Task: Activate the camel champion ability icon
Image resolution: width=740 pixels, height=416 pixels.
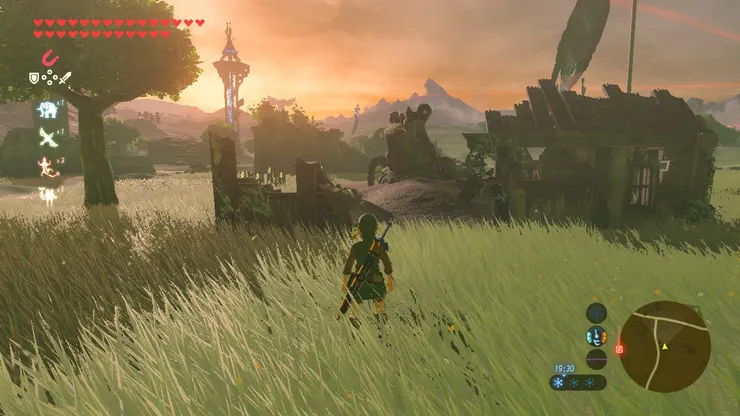Action: click(48, 194)
